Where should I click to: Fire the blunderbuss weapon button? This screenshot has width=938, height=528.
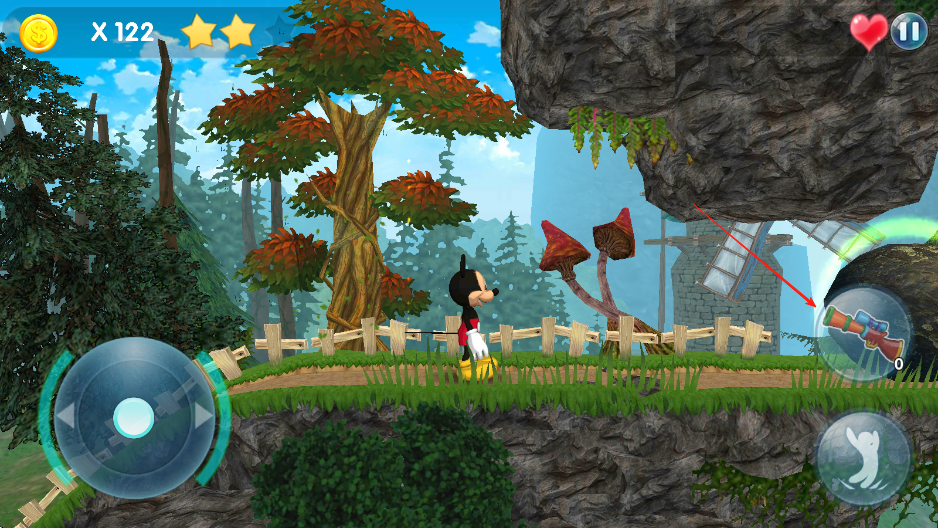pos(863,332)
